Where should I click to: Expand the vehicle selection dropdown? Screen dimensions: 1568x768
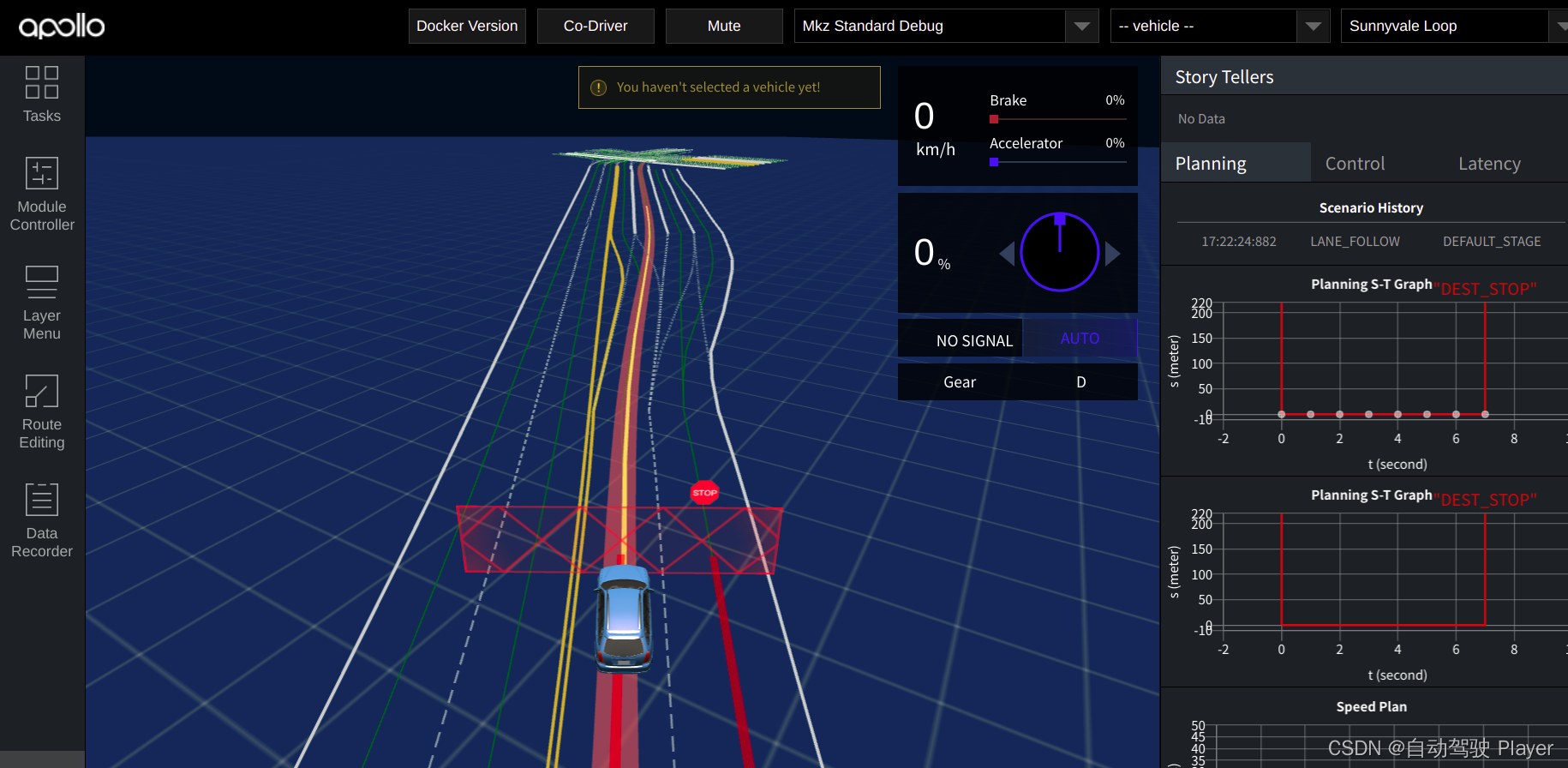[1313, 26]
